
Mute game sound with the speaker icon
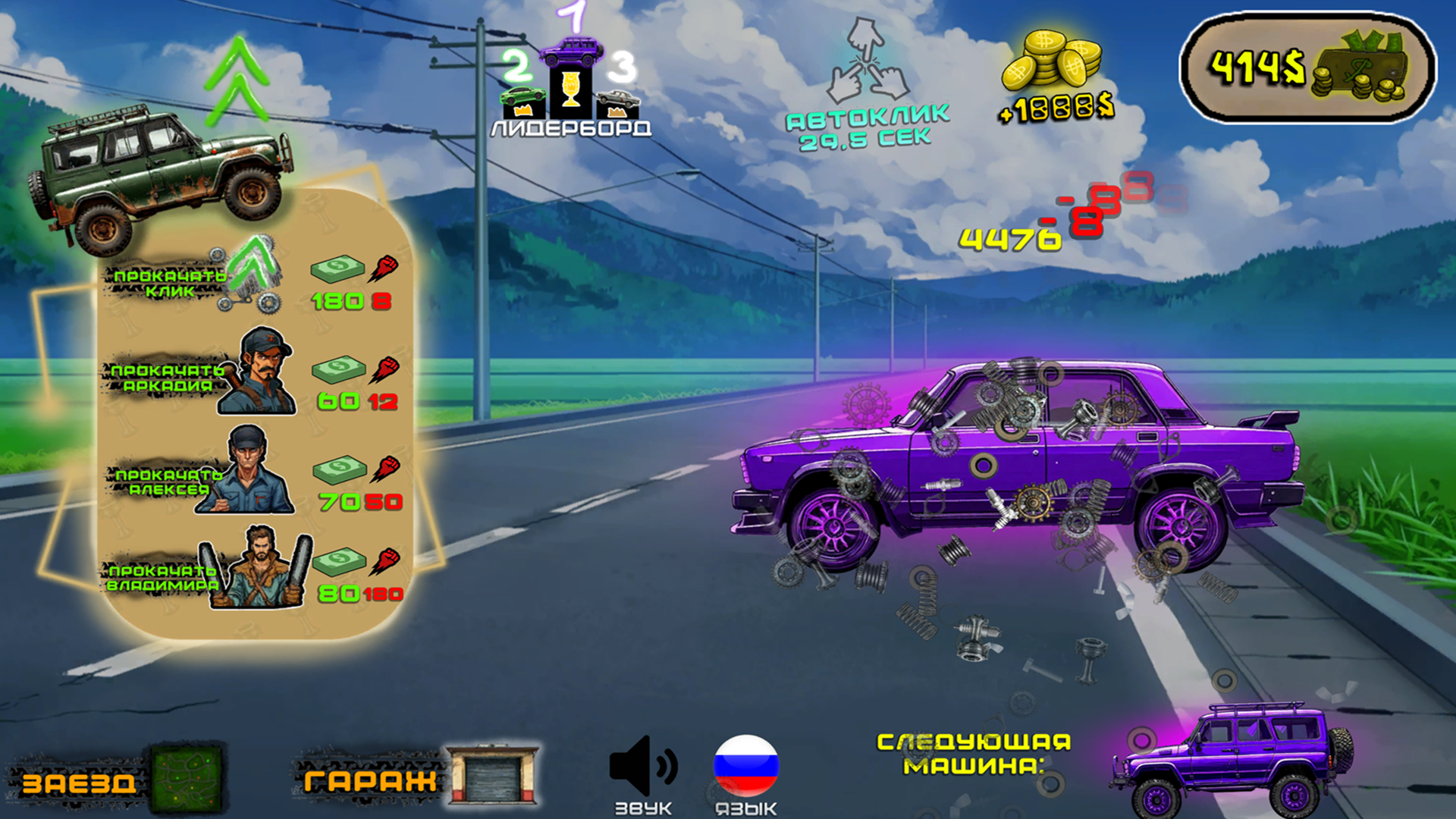click(645, 766)
